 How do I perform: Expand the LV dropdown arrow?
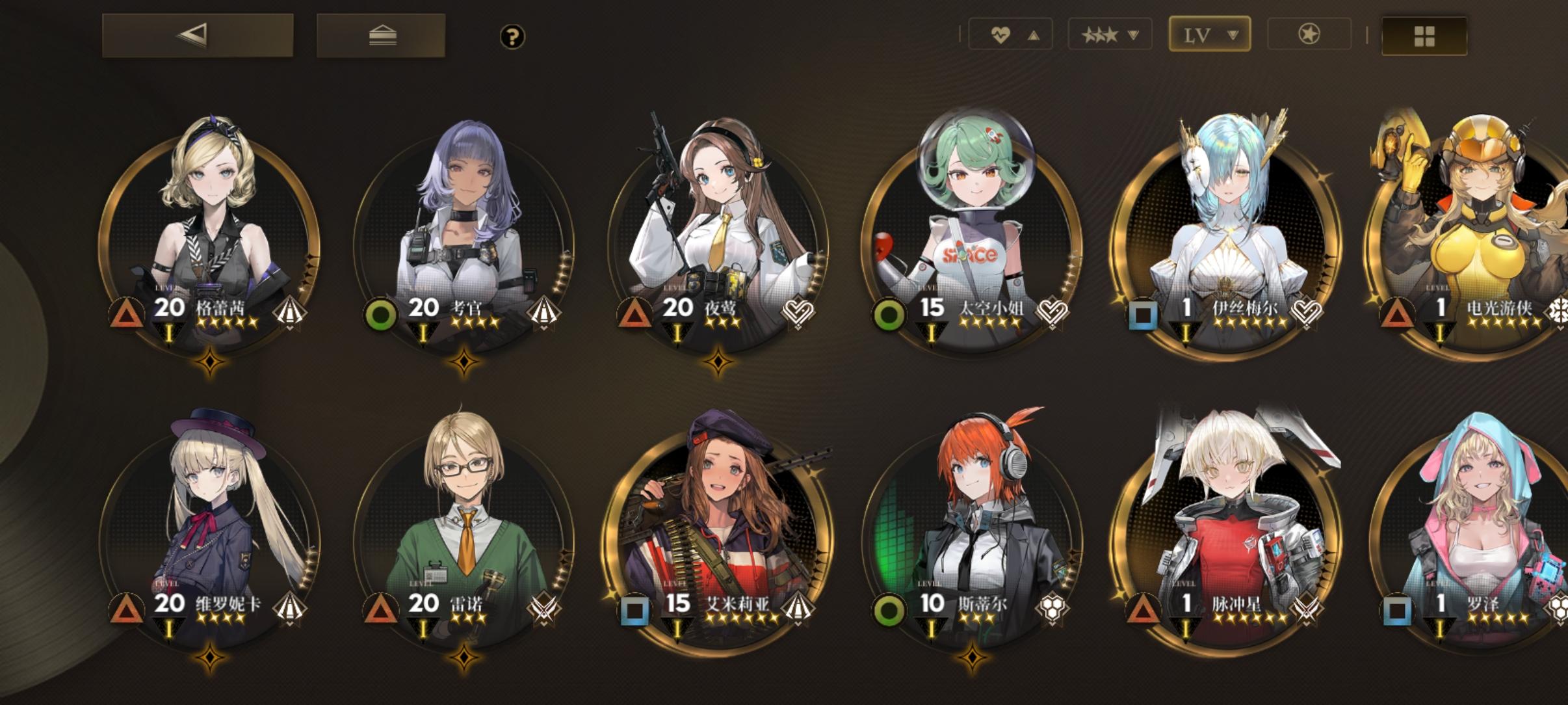point(1233,34)
